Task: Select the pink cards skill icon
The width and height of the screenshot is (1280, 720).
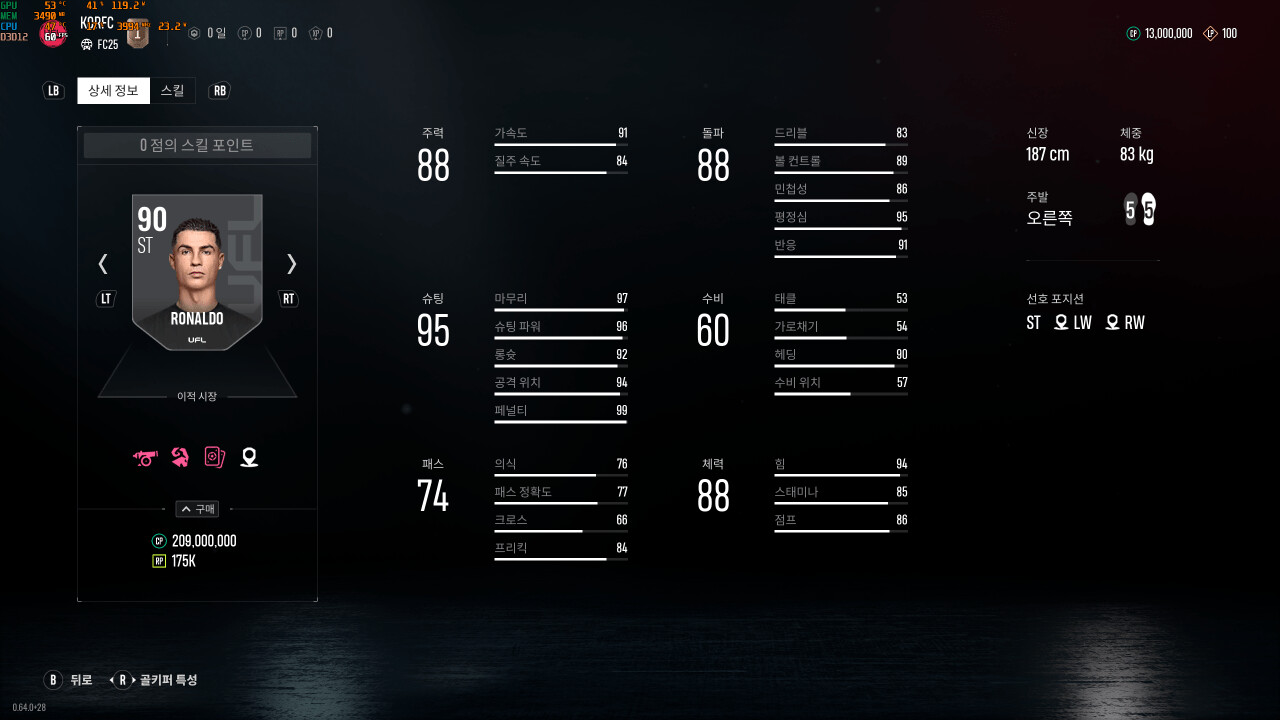Action: pyautogui.click(x=214, y=457)
